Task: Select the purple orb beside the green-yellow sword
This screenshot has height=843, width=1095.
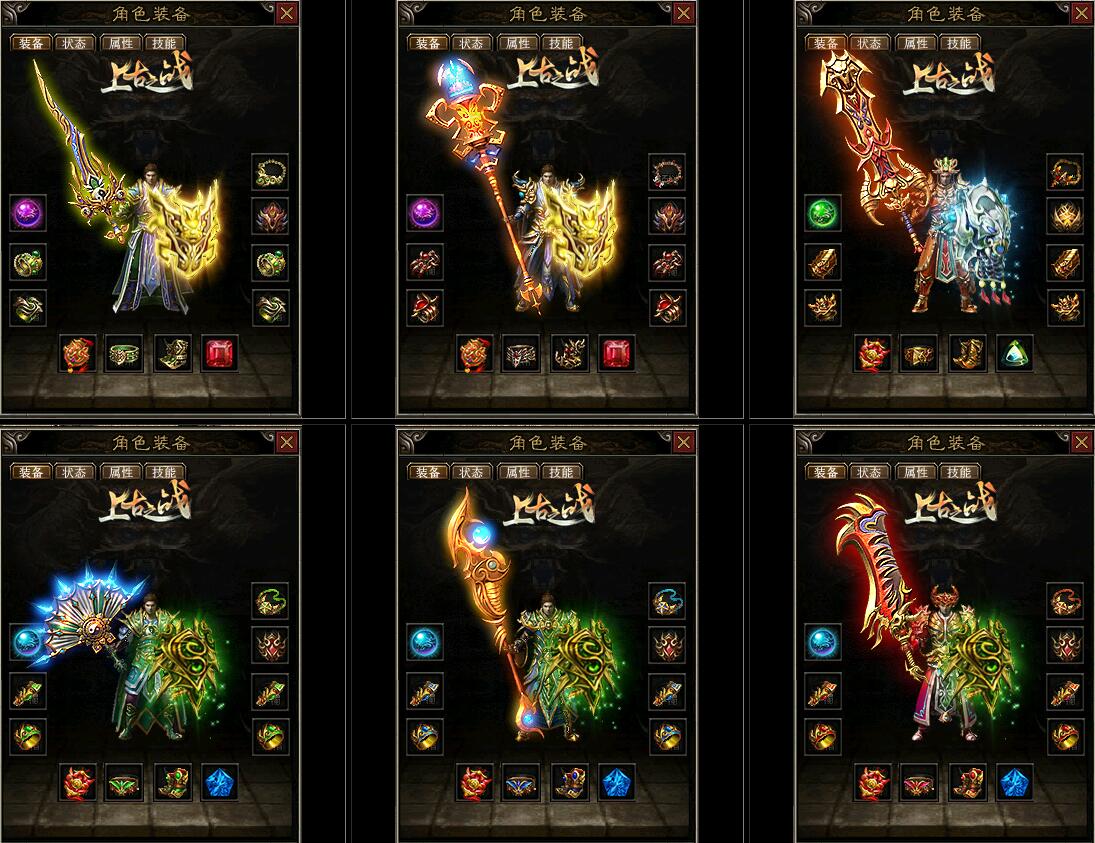Action: coord(28,214)
